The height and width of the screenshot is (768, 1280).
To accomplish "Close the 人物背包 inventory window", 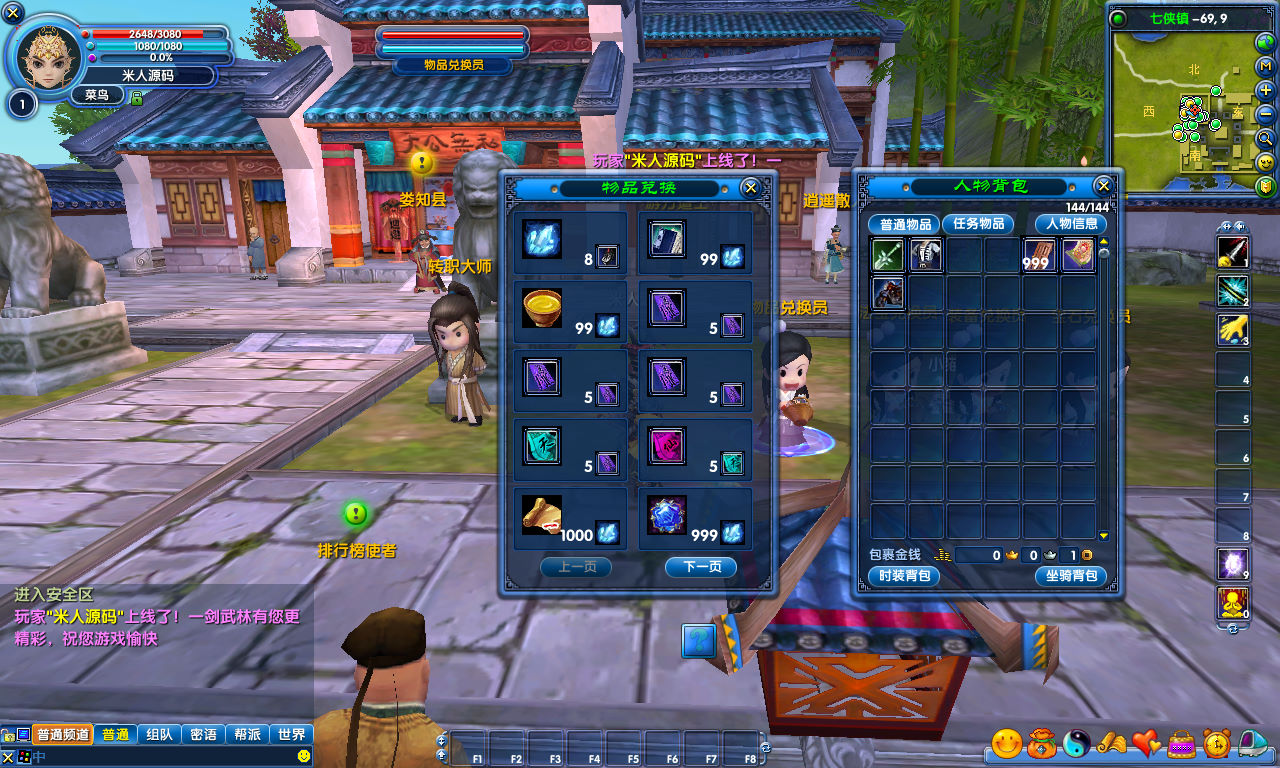I will click(x=1103, y=186).
